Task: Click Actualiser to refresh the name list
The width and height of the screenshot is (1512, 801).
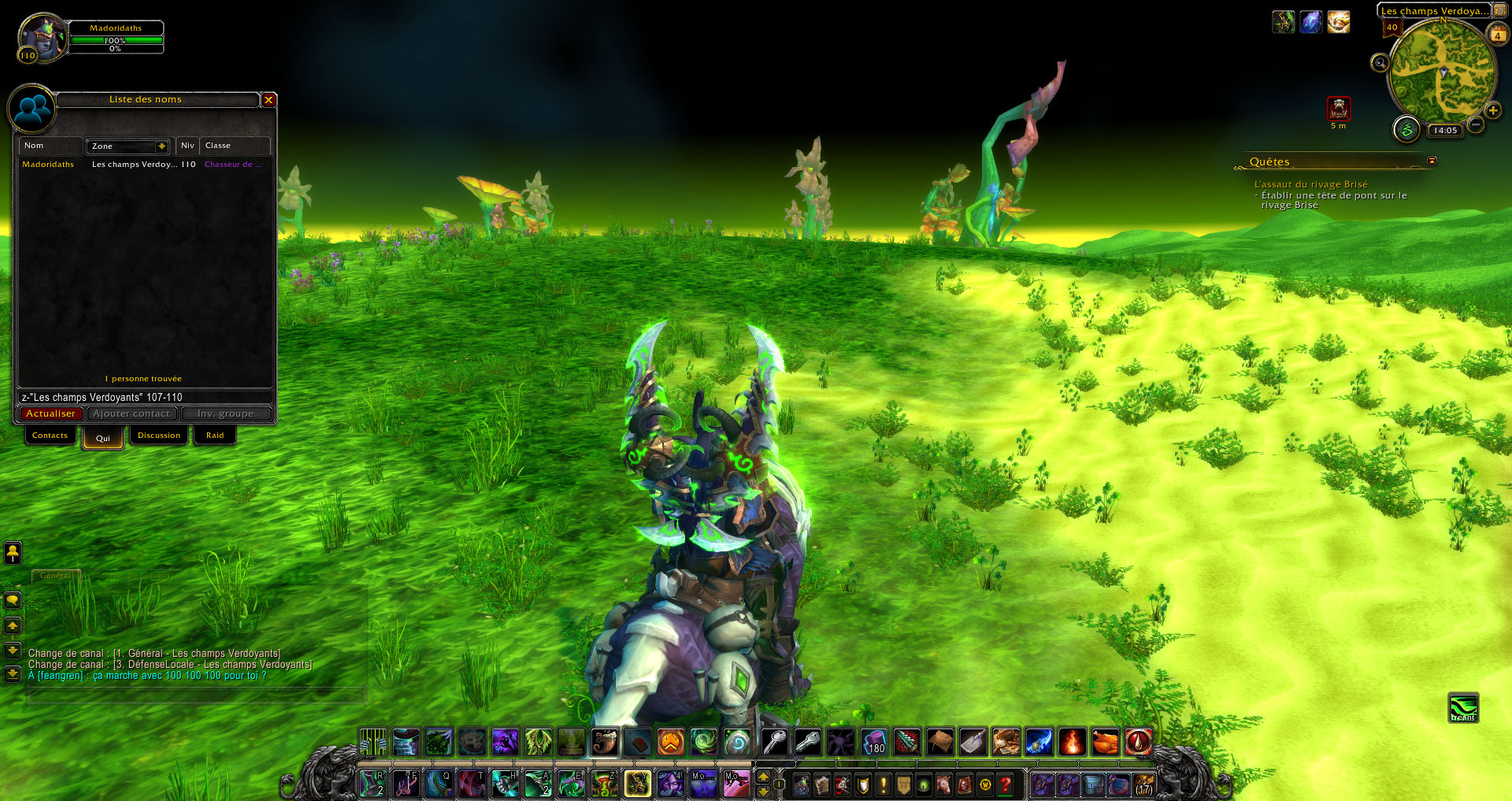Action: coord(50,413)
